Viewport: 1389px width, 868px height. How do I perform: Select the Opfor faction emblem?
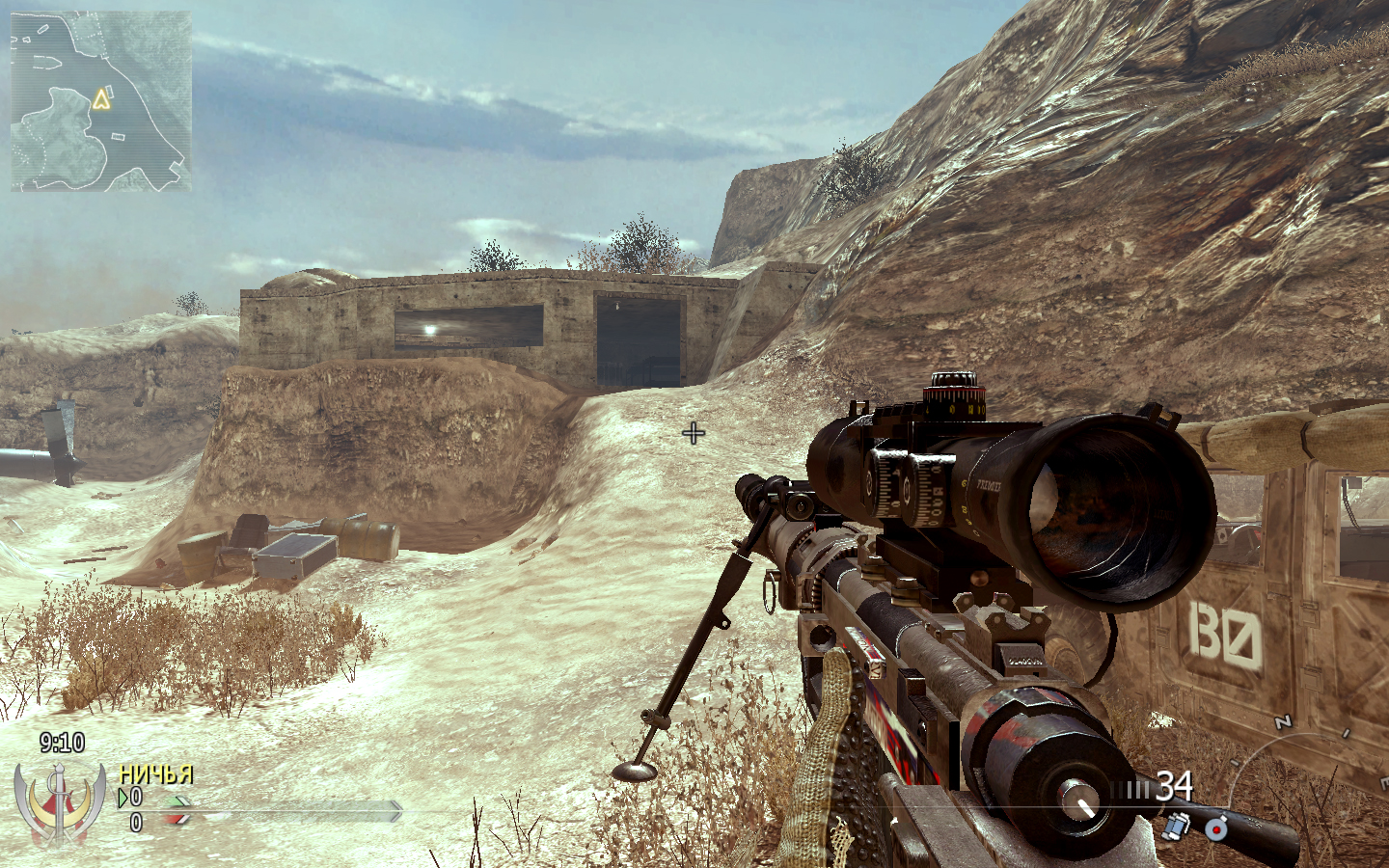tap(59, 802)
